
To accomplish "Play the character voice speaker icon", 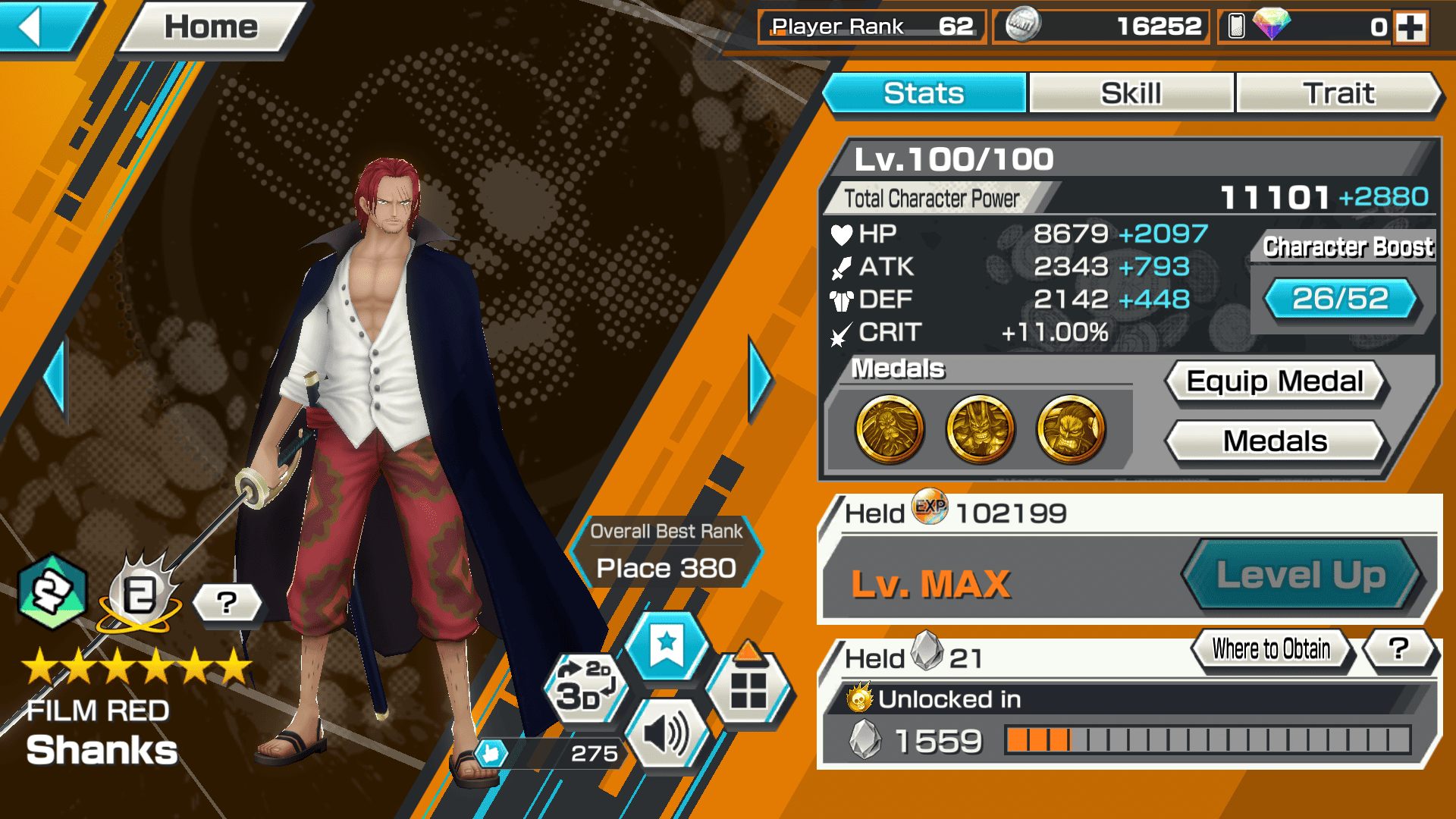I will [x=665, y=734].
